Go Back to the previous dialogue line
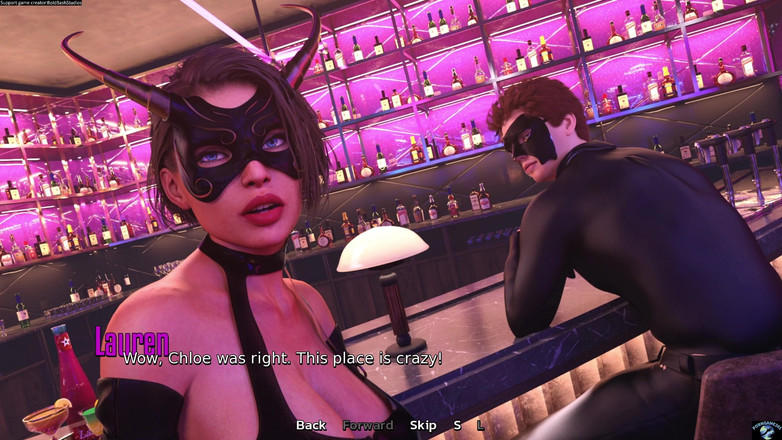The image size is (782, 440). tap(310, 425)
